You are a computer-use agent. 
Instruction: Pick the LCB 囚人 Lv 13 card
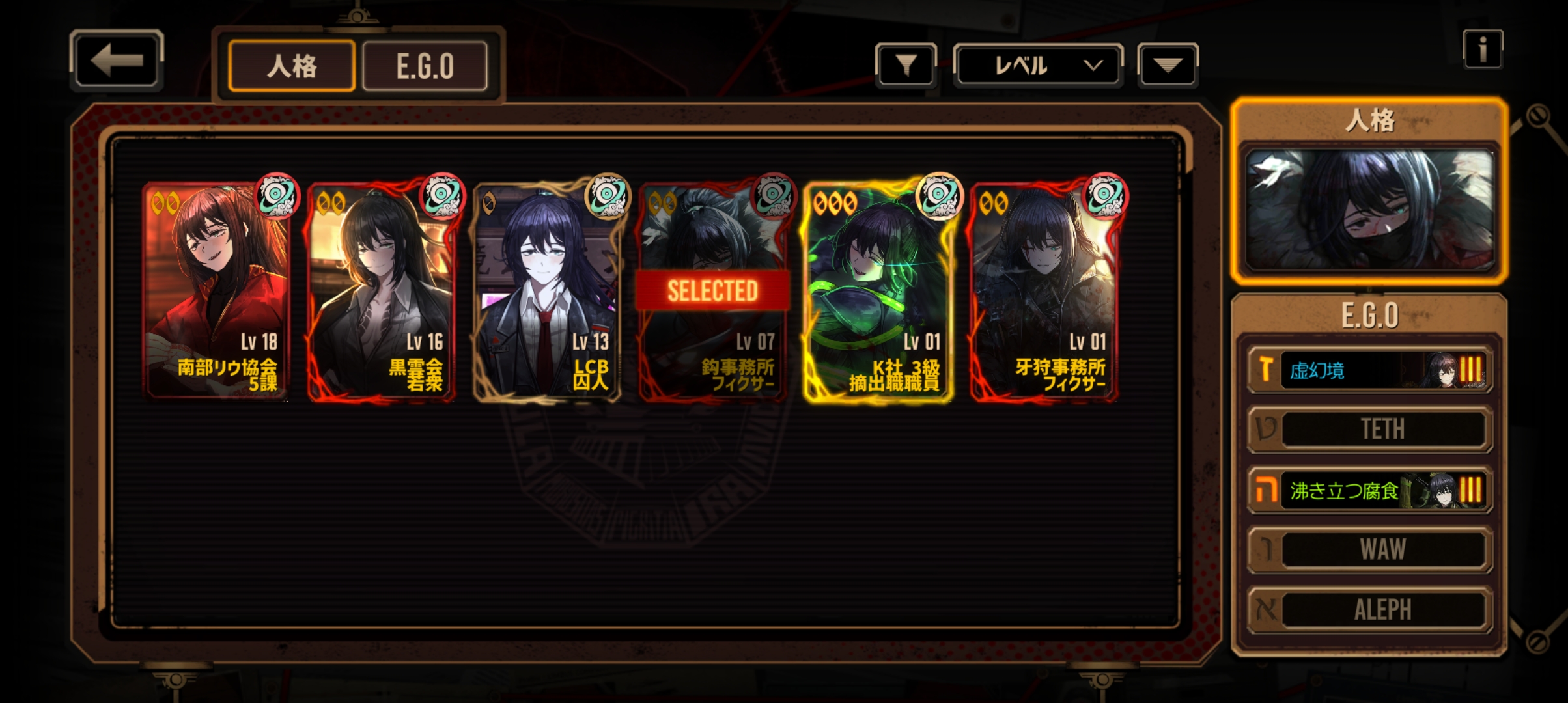click(x=547, y=291)
